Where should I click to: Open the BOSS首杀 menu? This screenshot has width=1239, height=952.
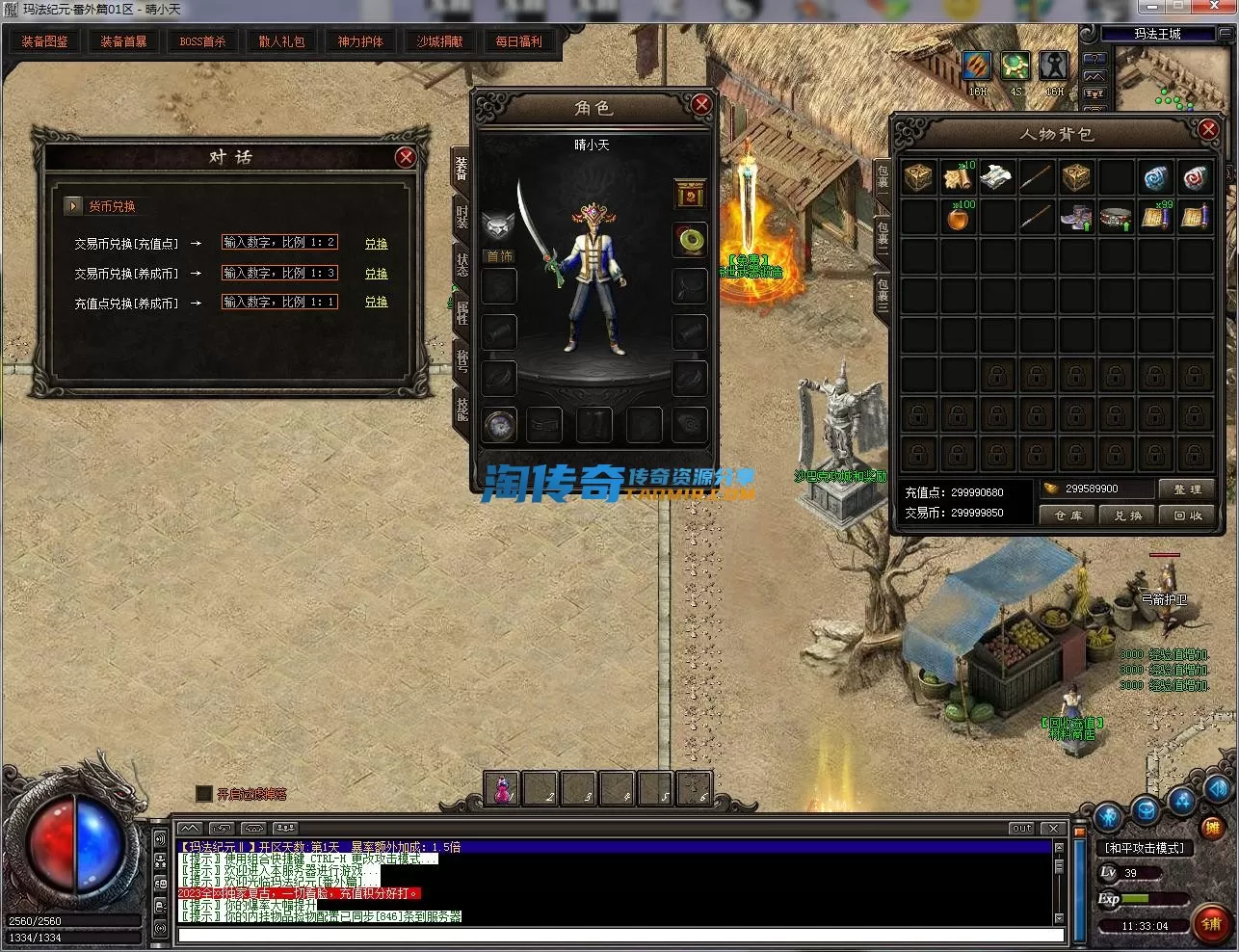pos(202,41)
